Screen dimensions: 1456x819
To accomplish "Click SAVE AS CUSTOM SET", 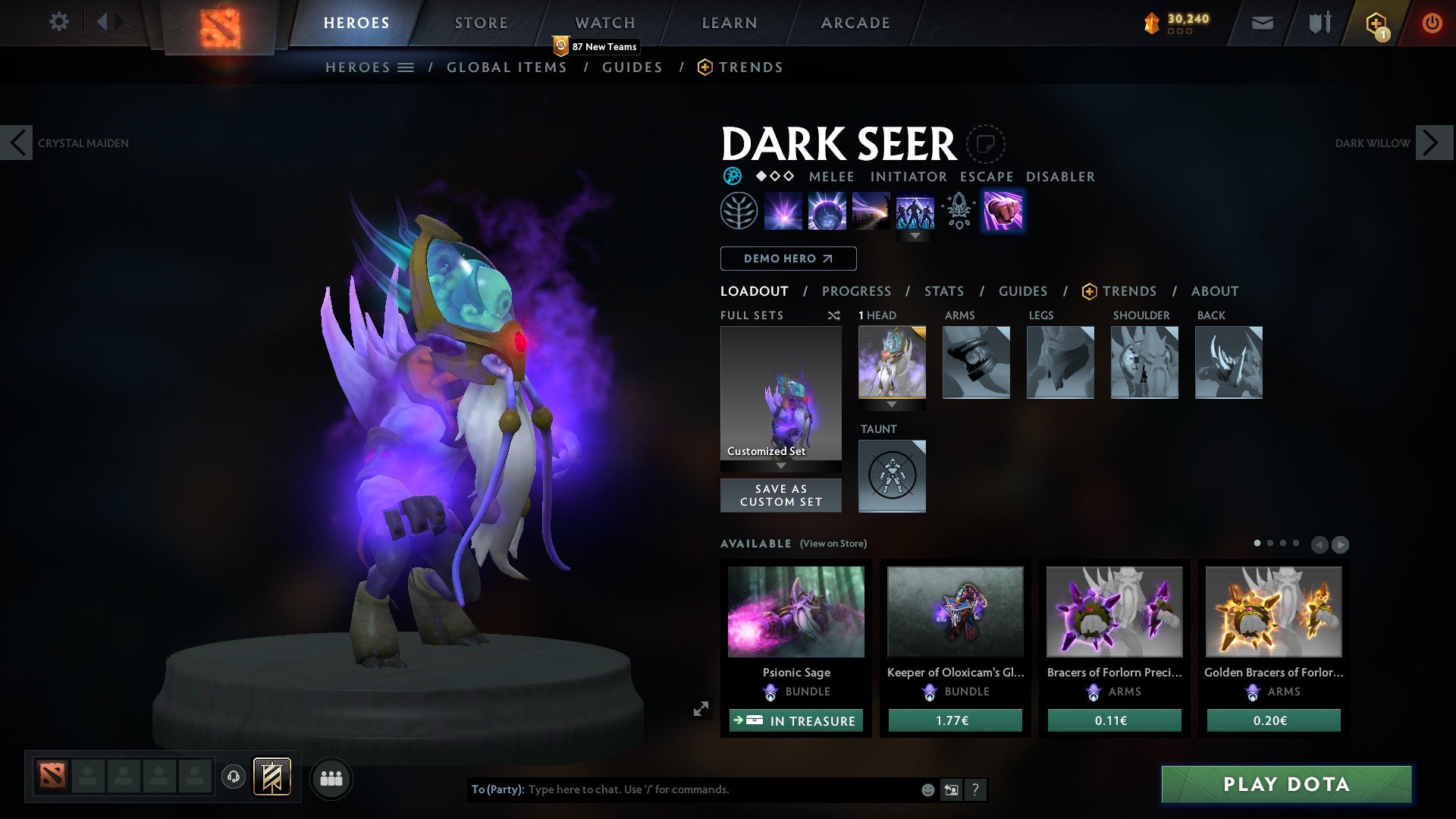I will click(780, 495).
